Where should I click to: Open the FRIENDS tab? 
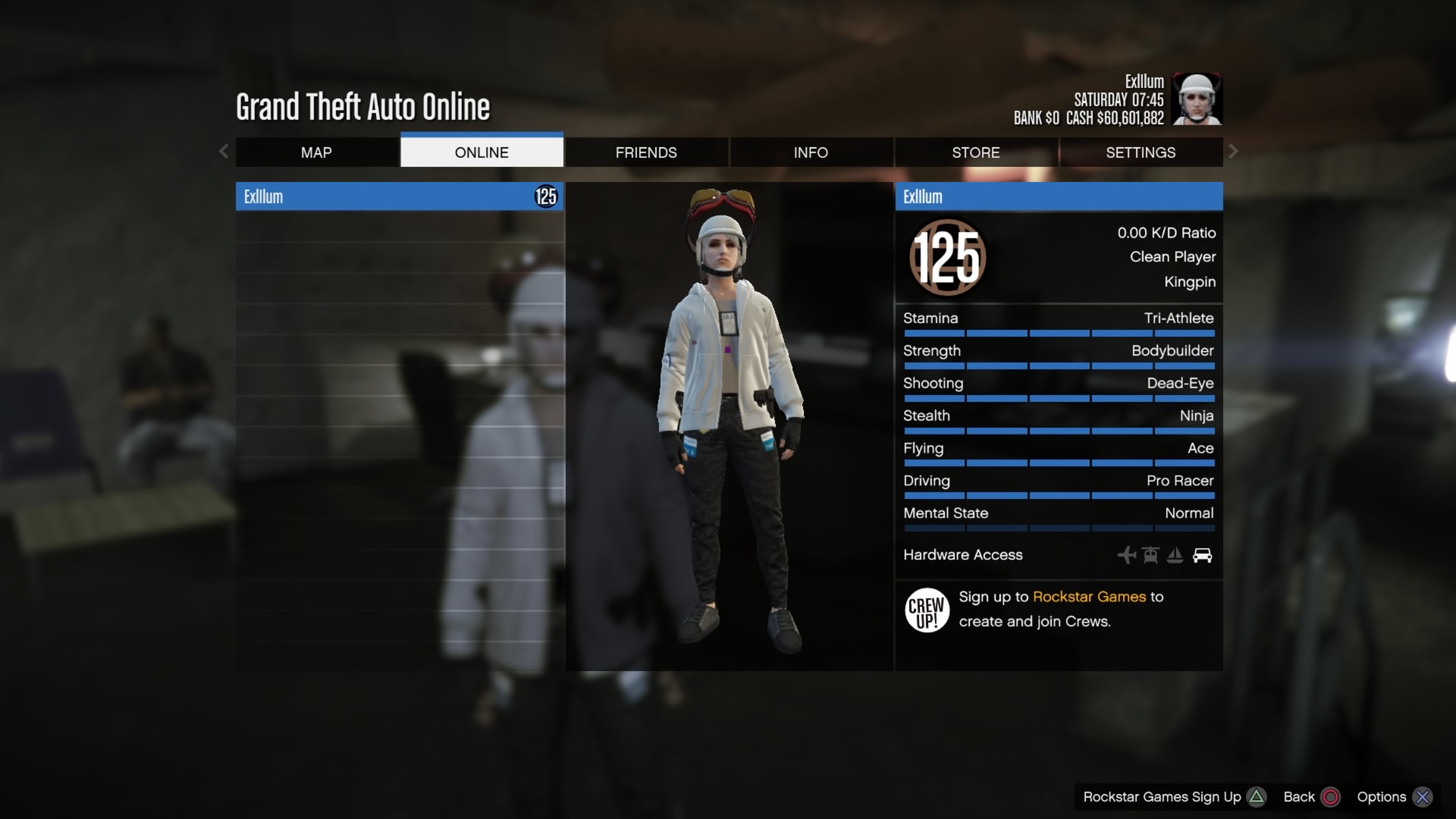point(646,152)
